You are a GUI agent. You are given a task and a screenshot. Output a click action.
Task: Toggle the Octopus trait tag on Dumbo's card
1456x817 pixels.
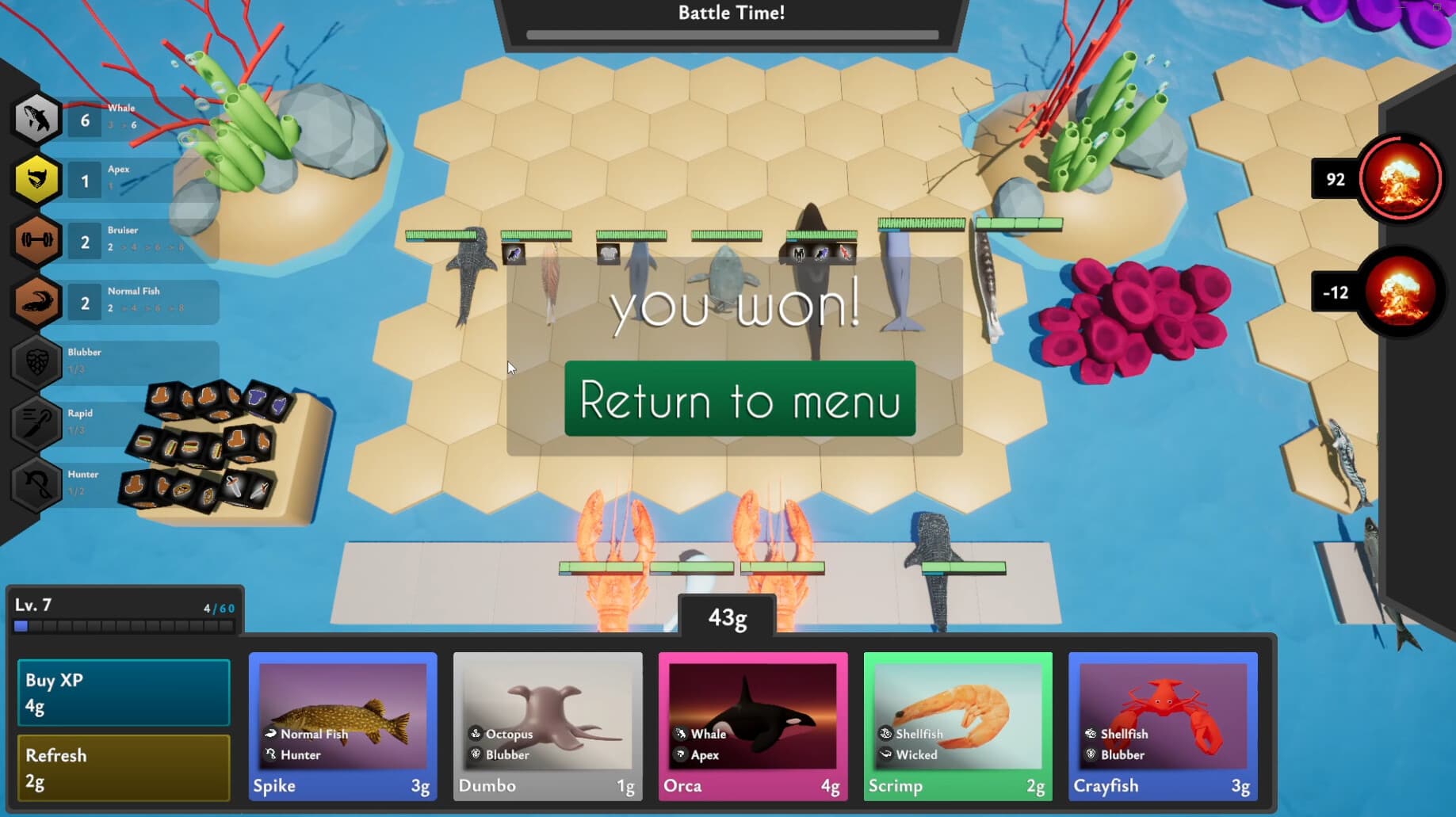(x=502, y=734)
